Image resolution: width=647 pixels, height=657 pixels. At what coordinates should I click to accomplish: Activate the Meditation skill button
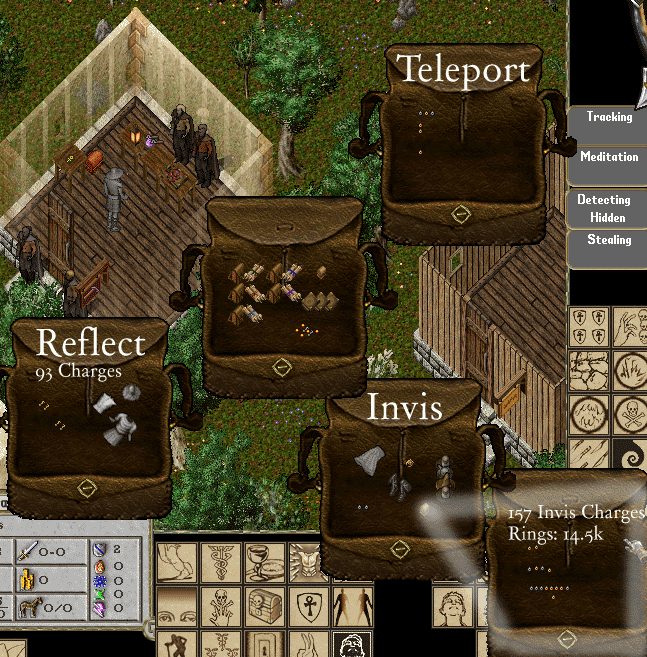608,158
